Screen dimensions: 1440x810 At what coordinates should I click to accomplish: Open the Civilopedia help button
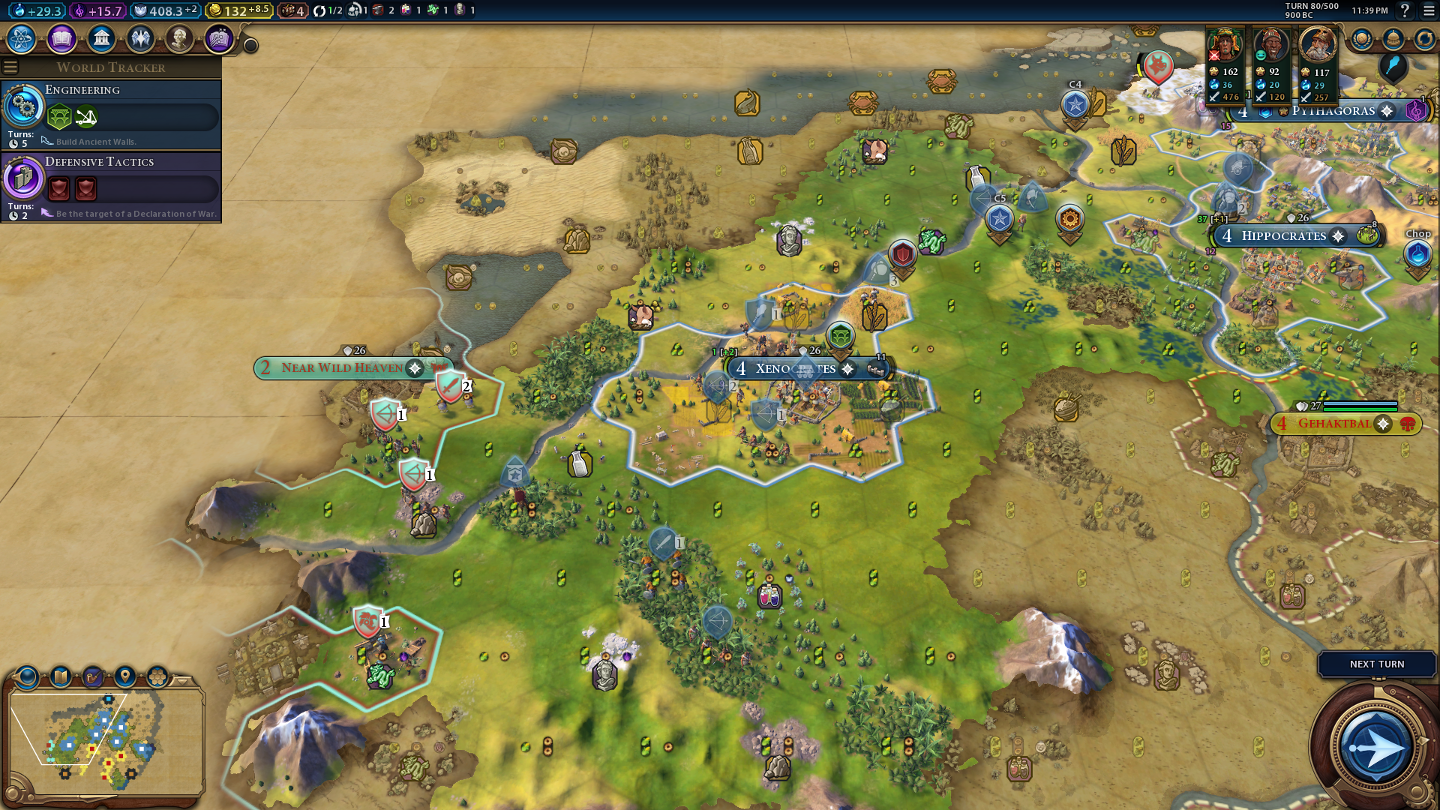point(1405,11)
